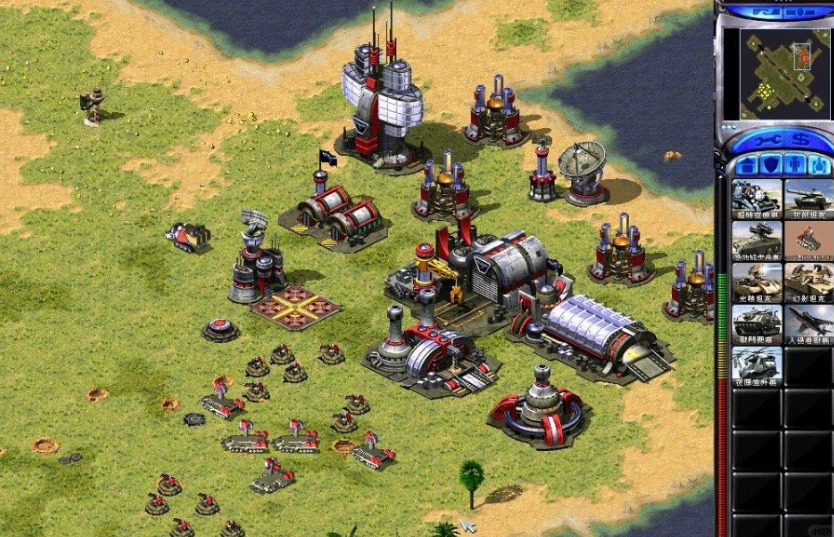Build a Chrono Miner from the sidebar

pos(756,197)
